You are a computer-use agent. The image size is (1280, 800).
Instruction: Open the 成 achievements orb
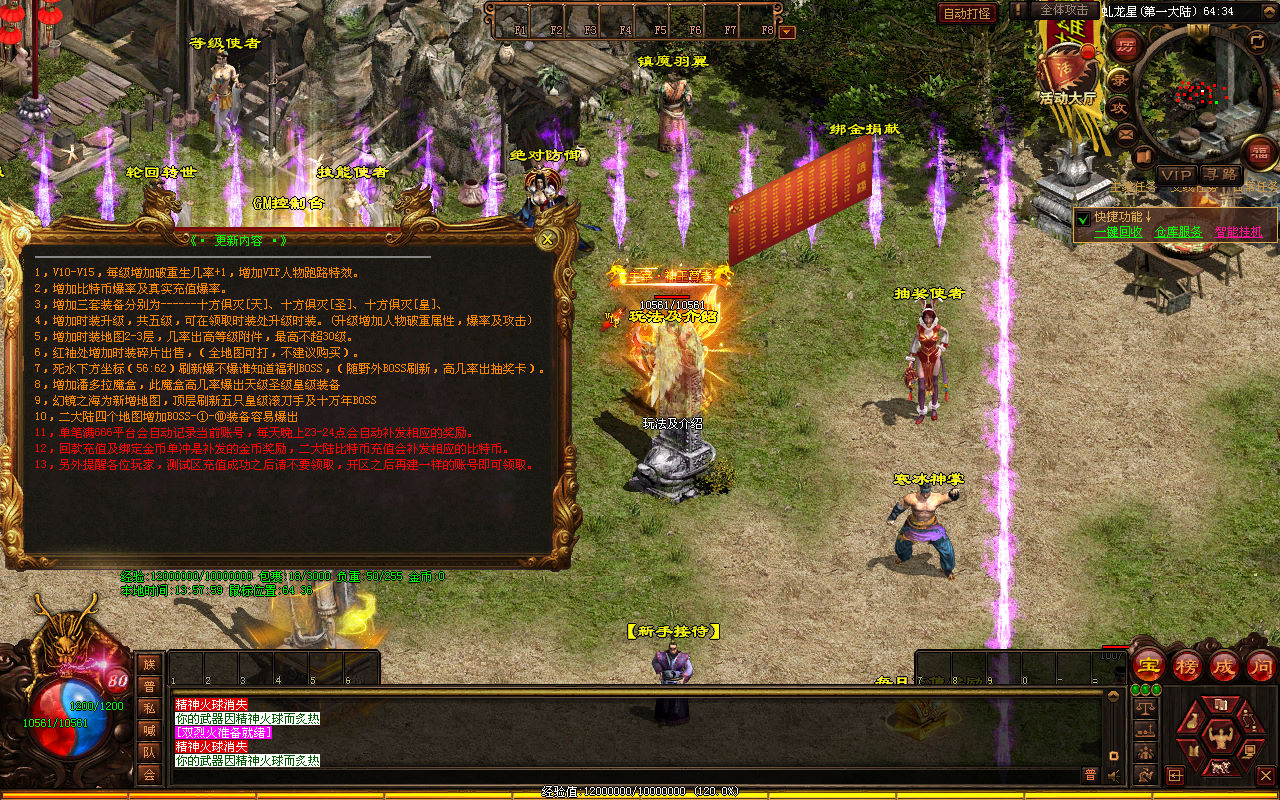pyautogui.click(x=1224, y=665)
